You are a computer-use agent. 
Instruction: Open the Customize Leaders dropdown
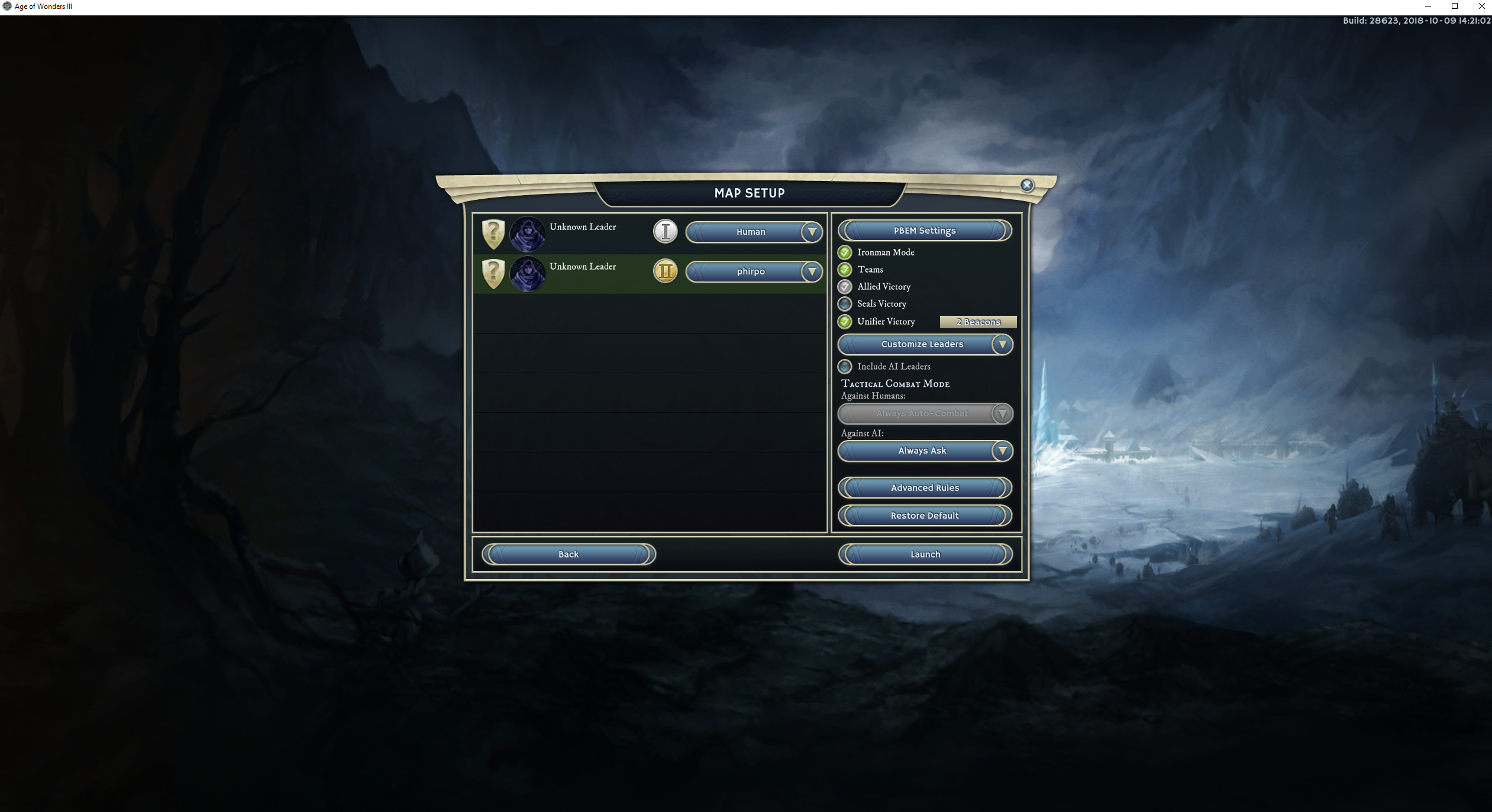[x=925, y=344]
